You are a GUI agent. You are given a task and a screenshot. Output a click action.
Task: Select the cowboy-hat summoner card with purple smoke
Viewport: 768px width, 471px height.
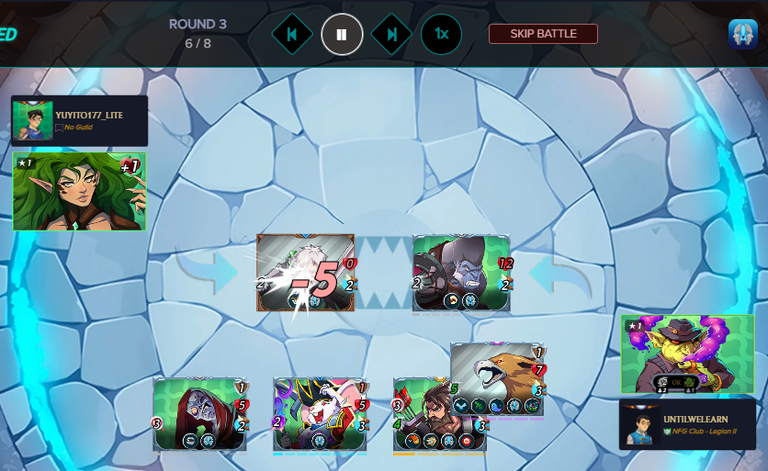(687, 354)
